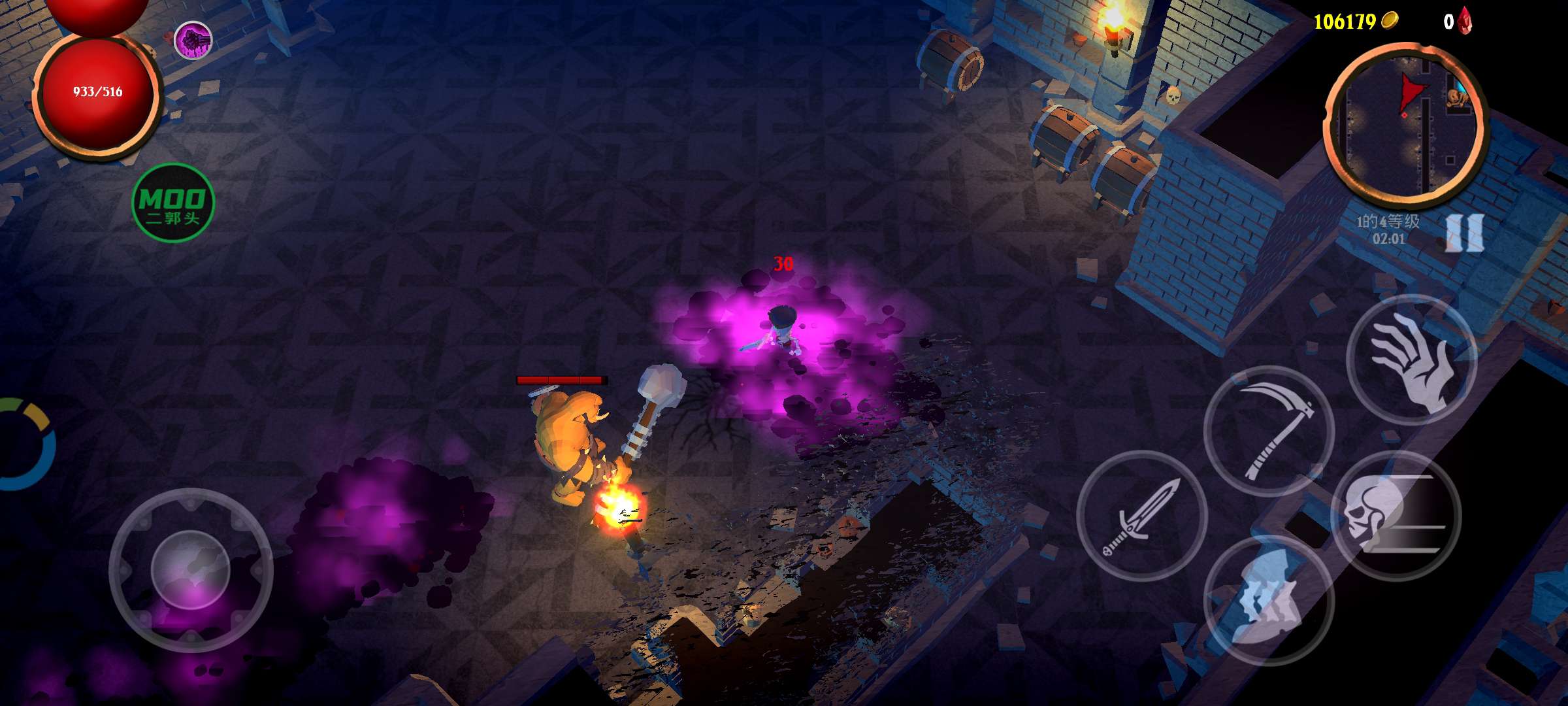
Task: Cast the ghostly face ability
Action: 1267,600
